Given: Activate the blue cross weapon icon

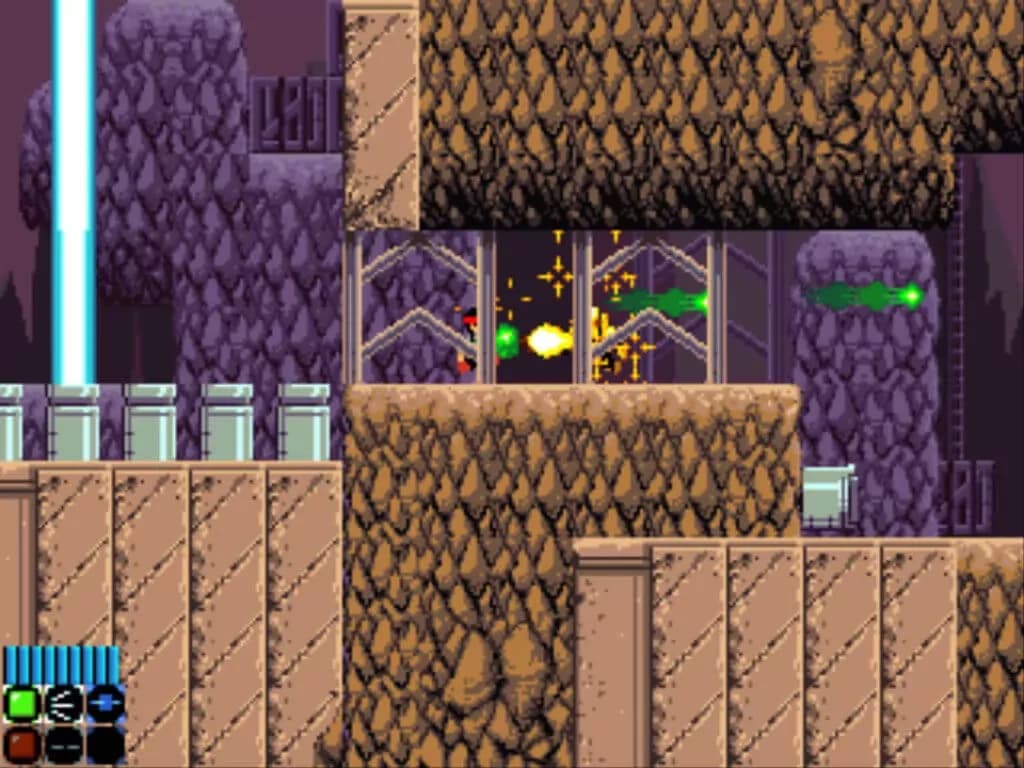Looking at the screenshot, I should (x=105, y=704).
